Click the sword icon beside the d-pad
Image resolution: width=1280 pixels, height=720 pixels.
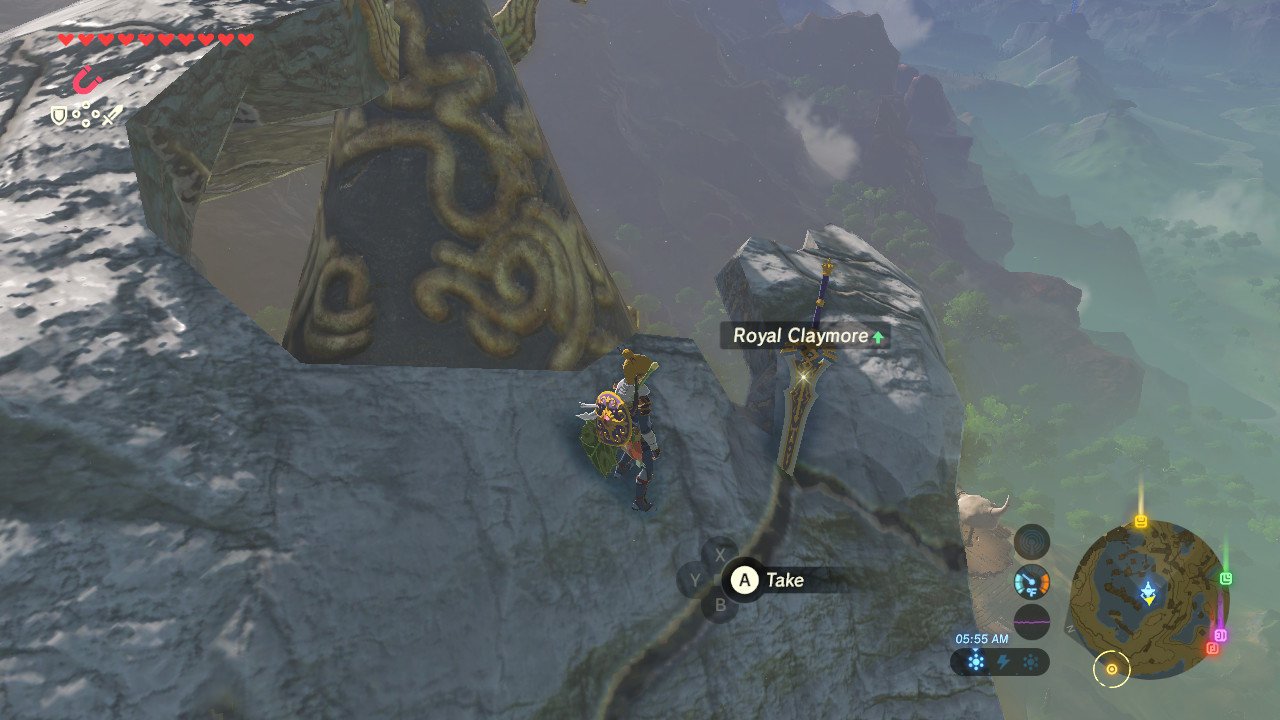[112, 114]
